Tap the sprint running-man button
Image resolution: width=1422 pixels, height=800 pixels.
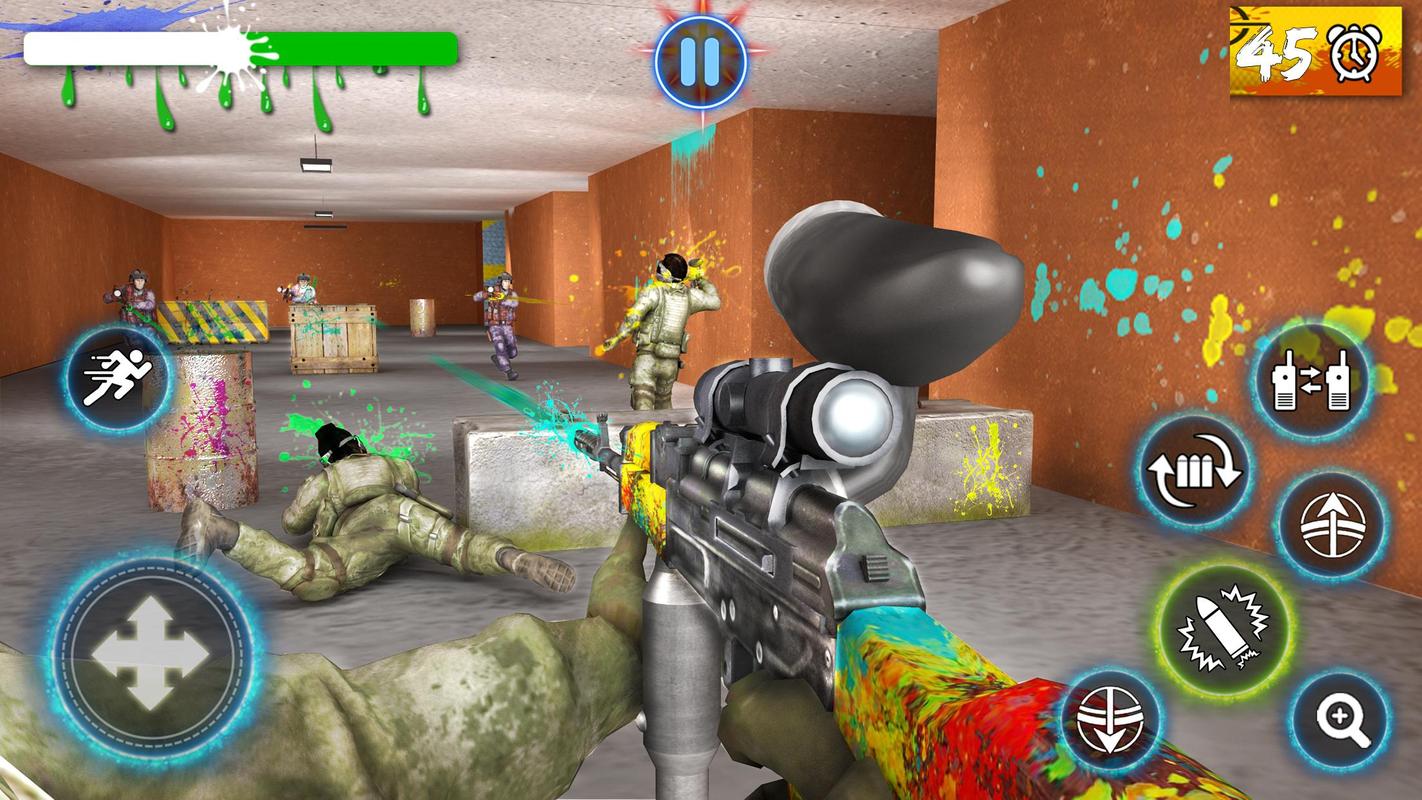click(117, 379)
